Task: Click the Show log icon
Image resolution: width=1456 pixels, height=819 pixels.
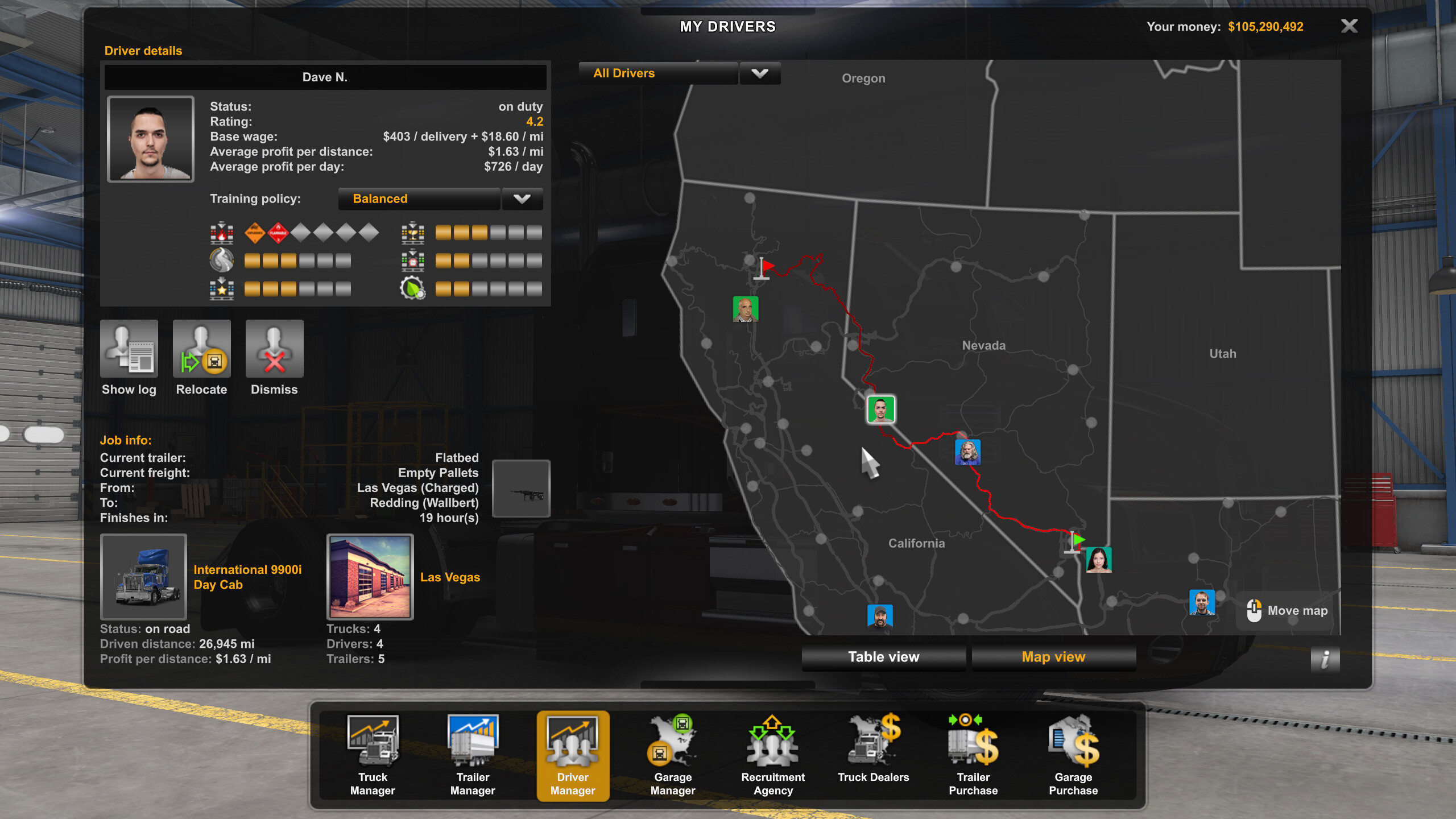Action: [129, 348]
